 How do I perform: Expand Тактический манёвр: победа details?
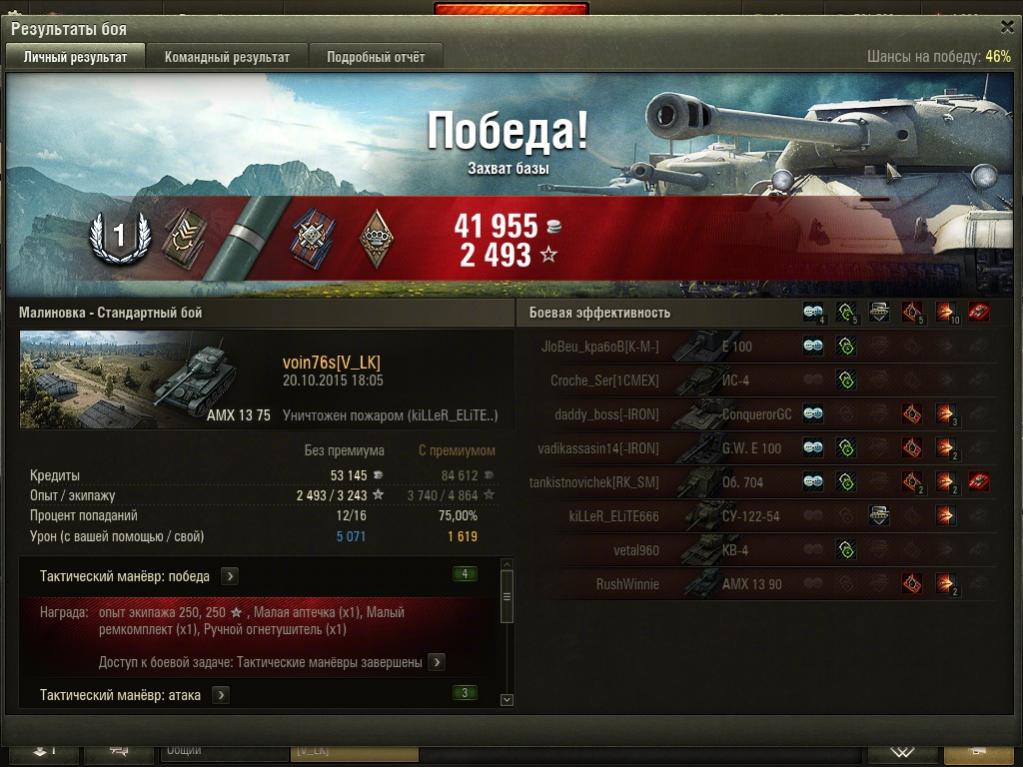pyautogui.click(x=229, y=576)
